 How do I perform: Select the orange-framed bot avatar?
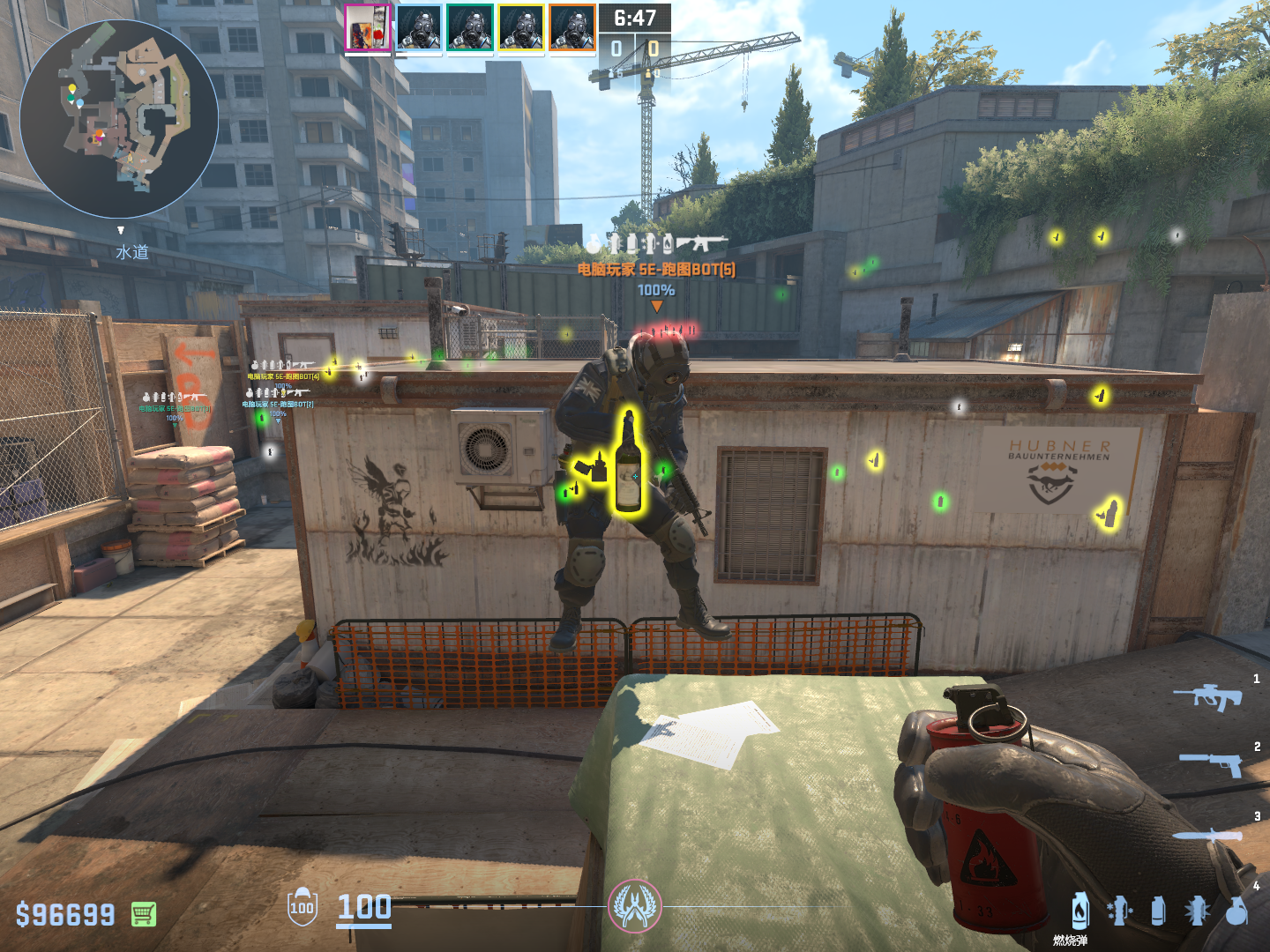click(x=572, y=28)
